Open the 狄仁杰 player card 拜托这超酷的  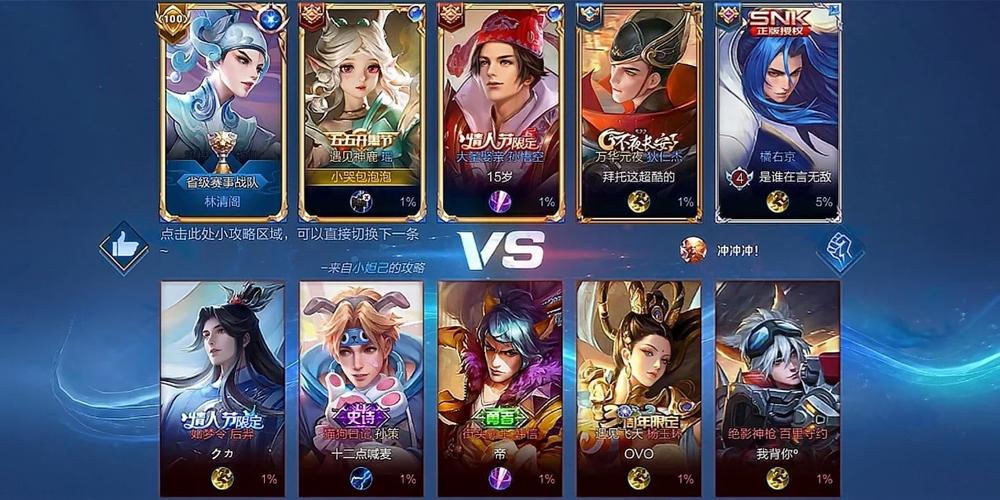[638, 110]
